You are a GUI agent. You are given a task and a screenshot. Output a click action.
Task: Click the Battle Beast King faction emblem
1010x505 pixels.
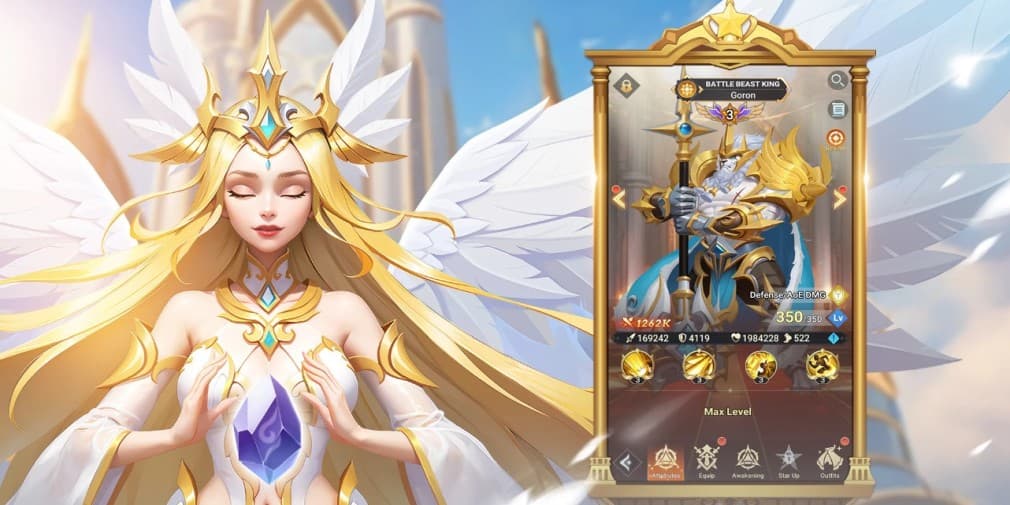pos(686,89)
